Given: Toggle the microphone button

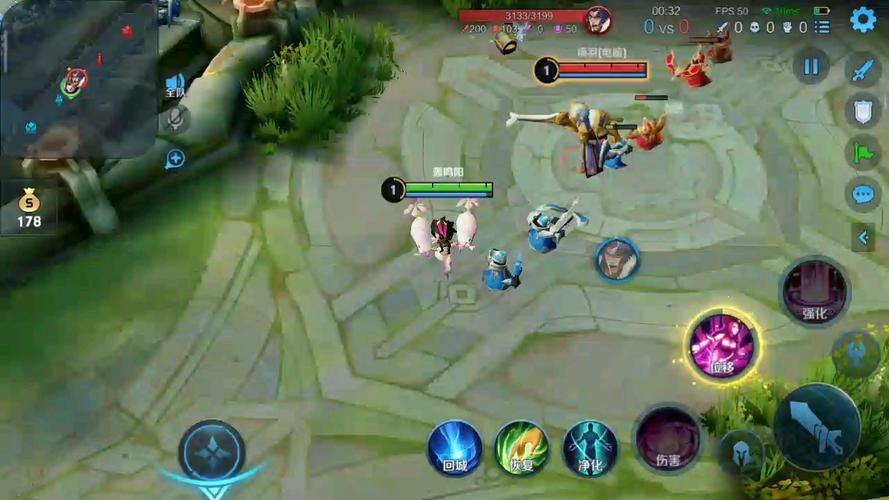Looking at the screenshot, I should pos(175,120).
